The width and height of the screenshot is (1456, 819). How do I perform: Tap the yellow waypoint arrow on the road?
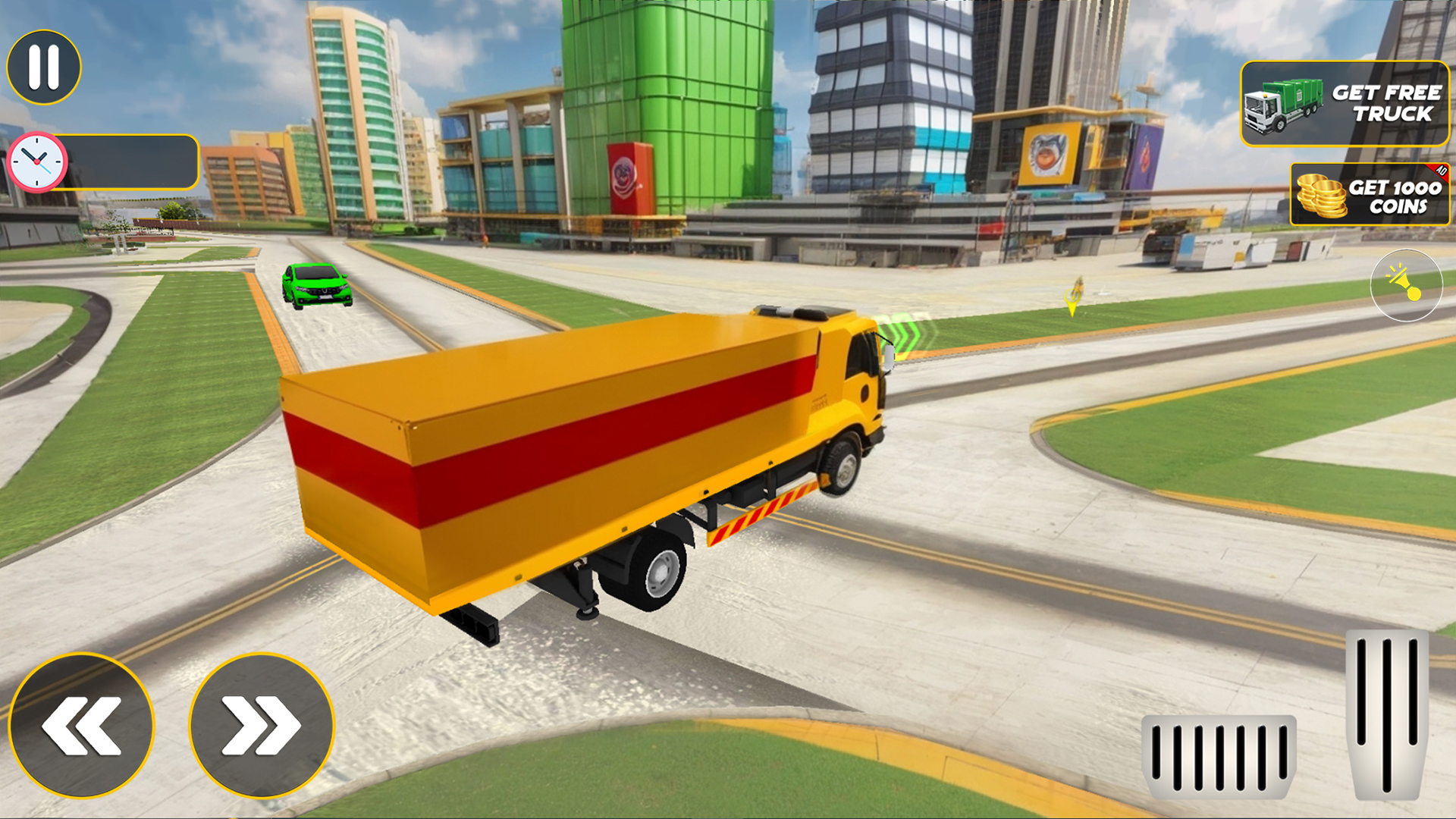click(1069, 296)
